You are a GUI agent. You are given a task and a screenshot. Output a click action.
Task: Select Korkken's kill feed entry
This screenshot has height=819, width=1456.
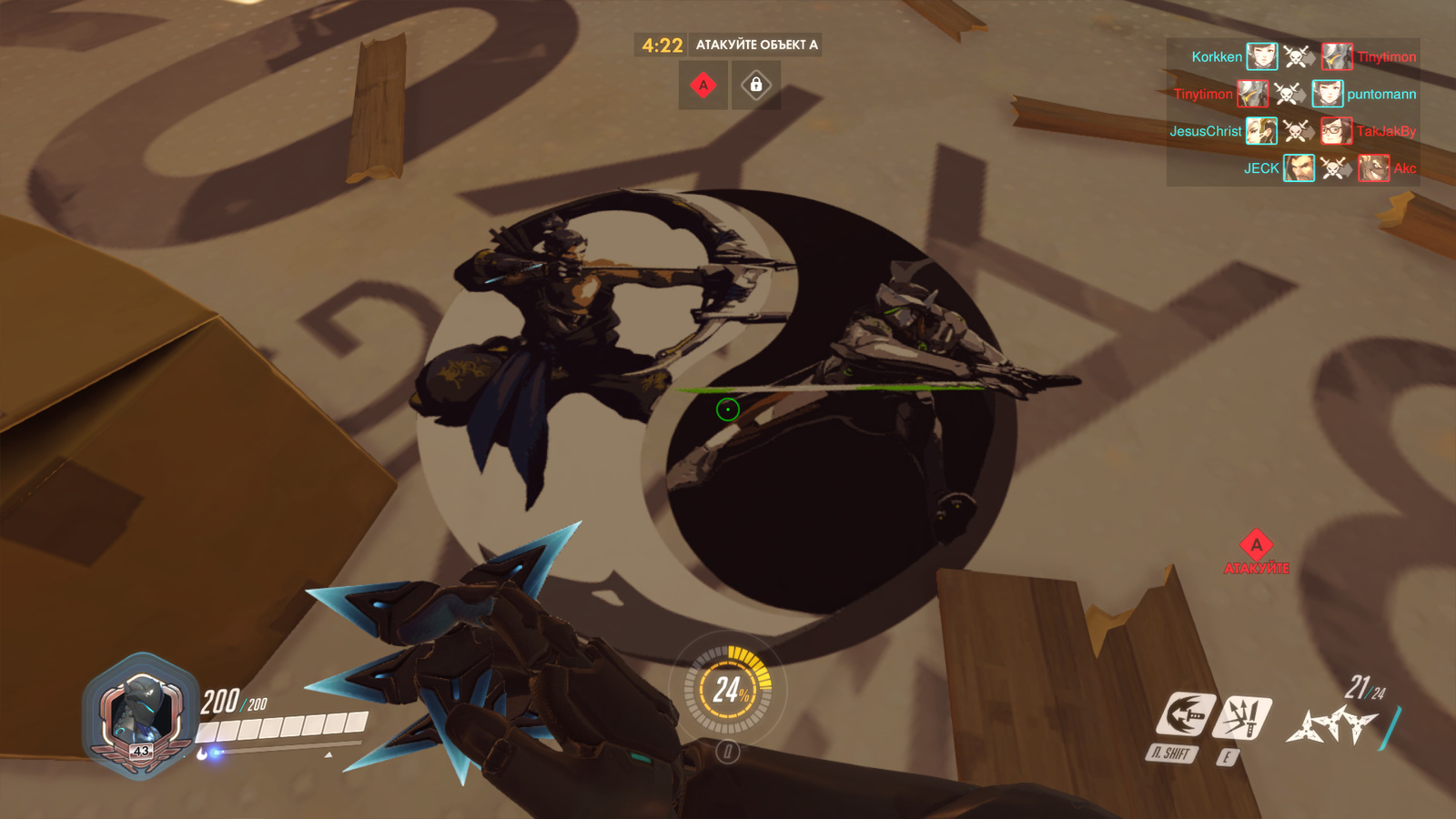pos(1217,57)
